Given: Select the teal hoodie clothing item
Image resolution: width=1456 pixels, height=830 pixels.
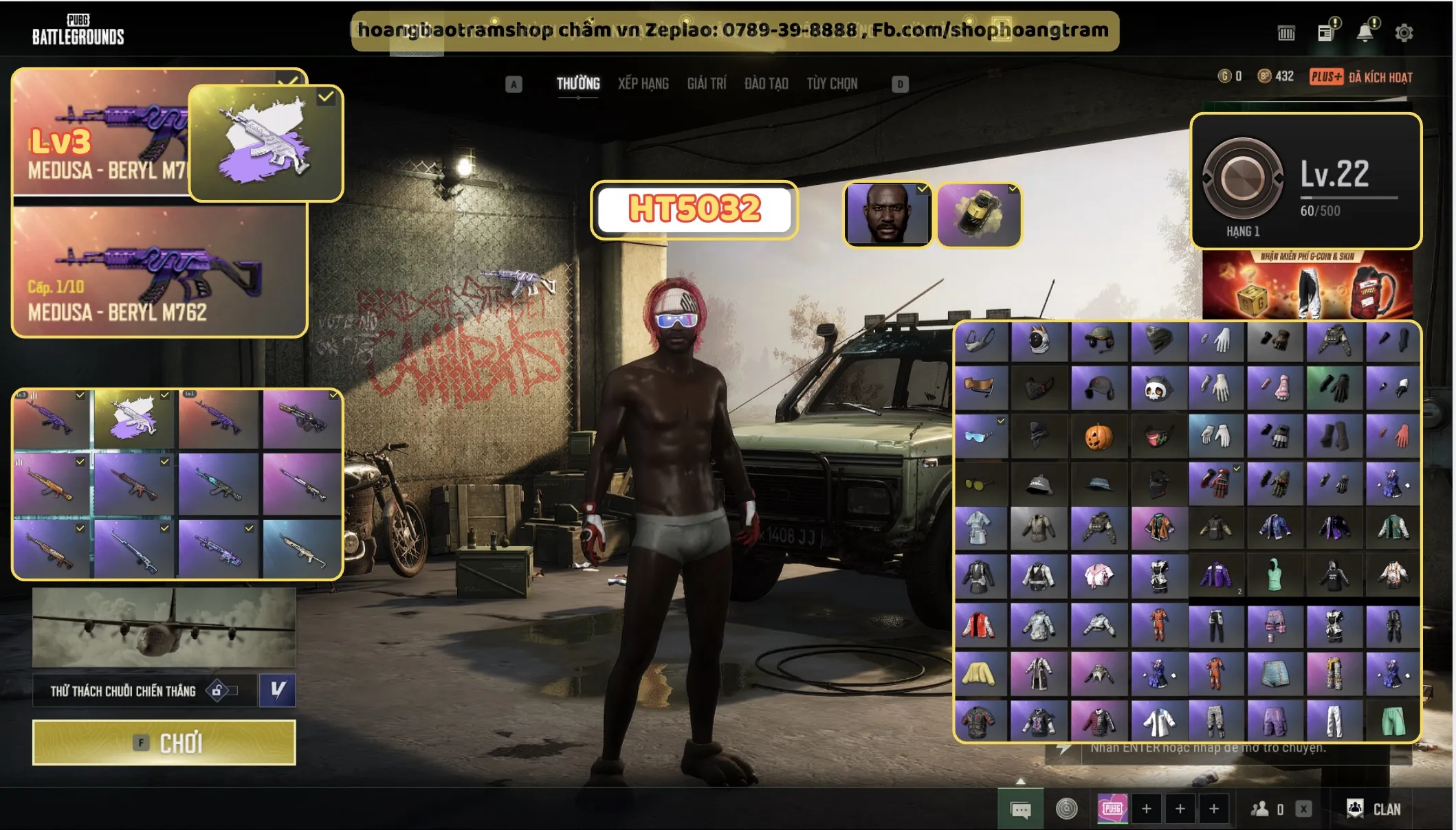Looking at the screenshot, I should (1274, 576).
